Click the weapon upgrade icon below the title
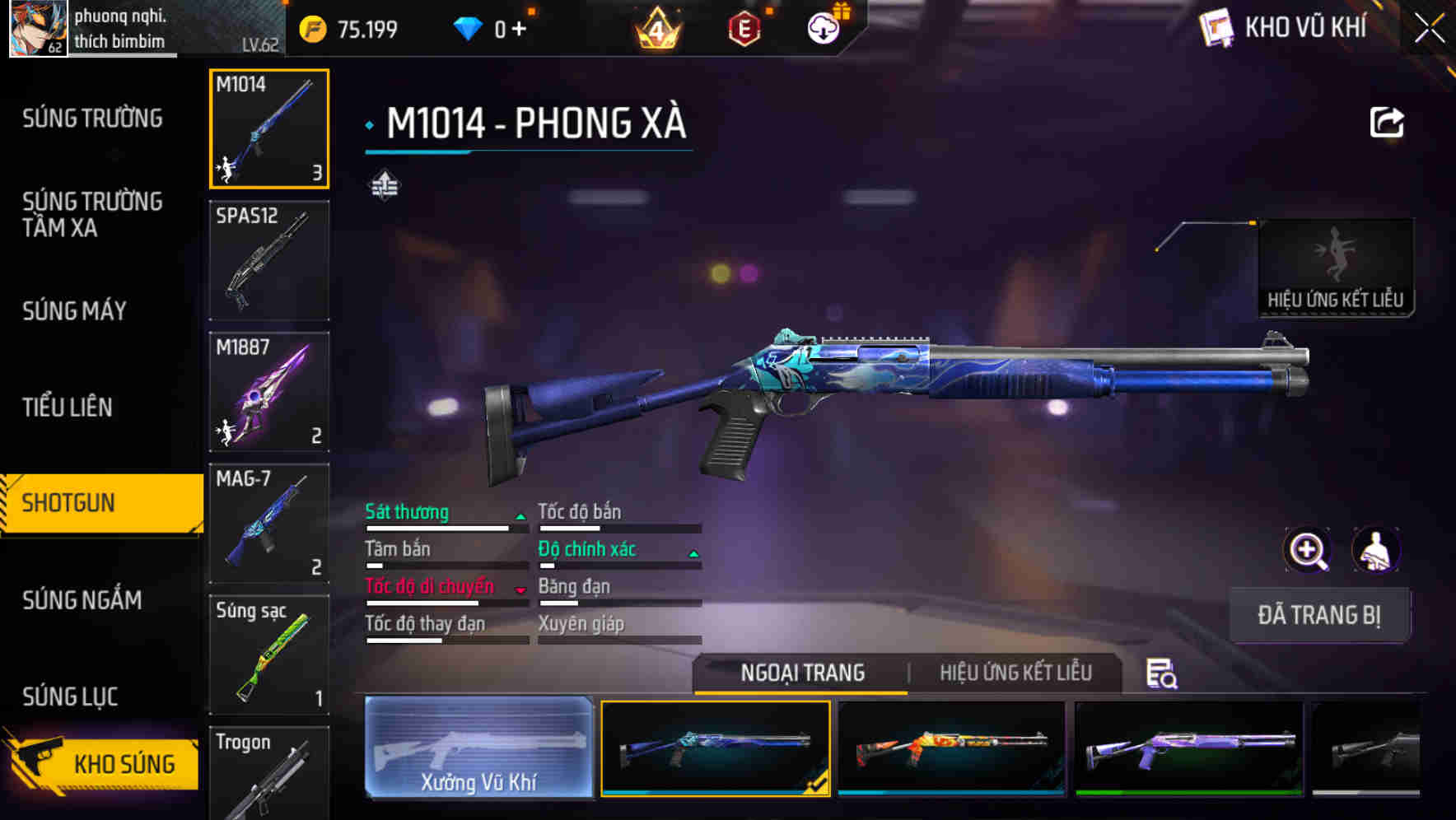Image resolution: width=1456 pixels, height=820 pixels. coord(386,186)
